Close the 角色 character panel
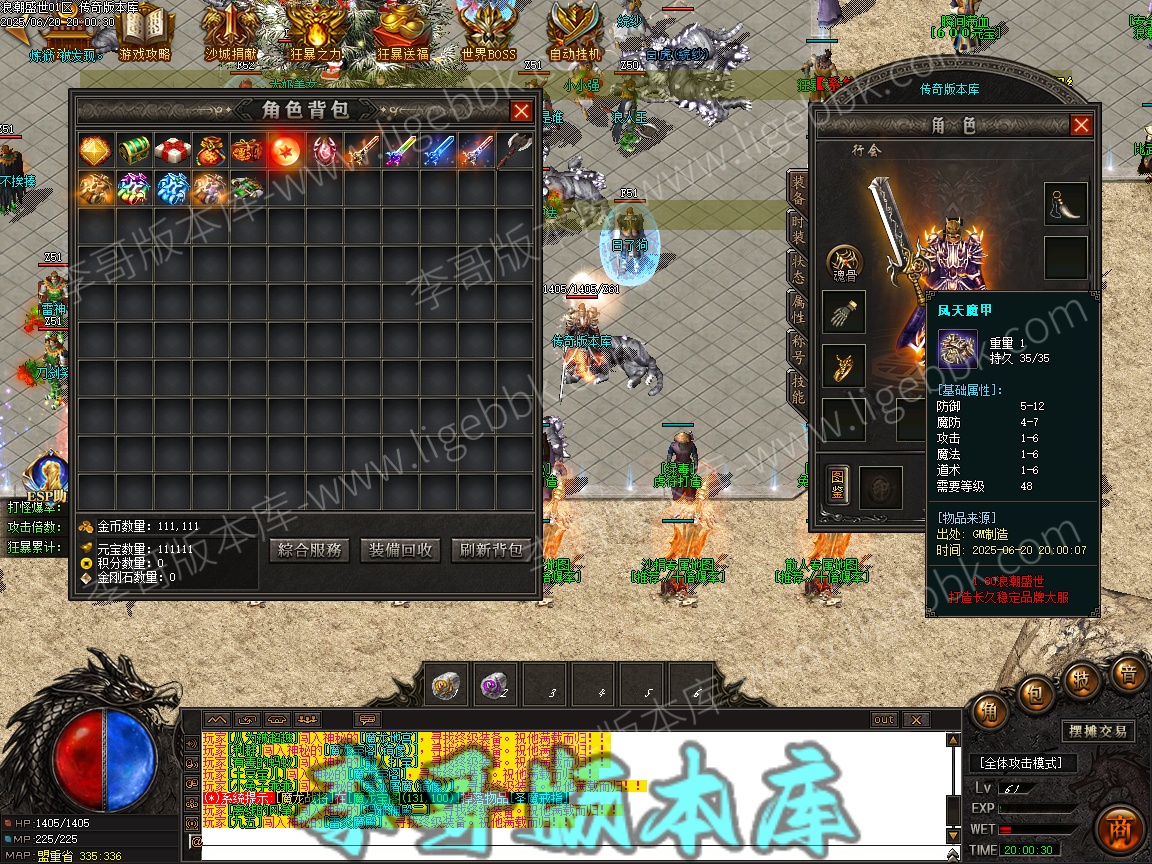This screenshot has height=864, width=1152. coord(1081,125)
